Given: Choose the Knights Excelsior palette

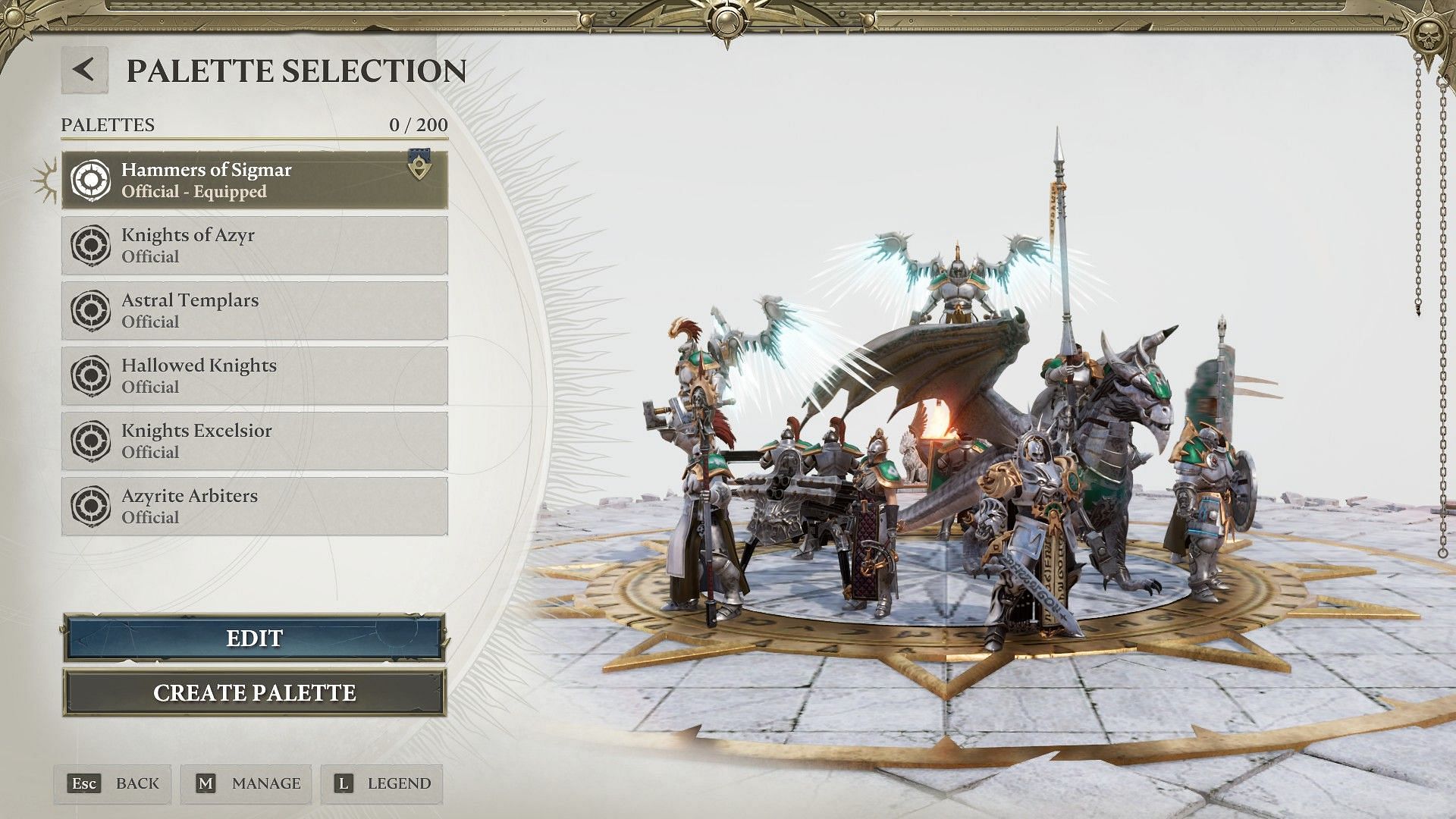Looking at the screenshot, I should (x=255, y=441).
